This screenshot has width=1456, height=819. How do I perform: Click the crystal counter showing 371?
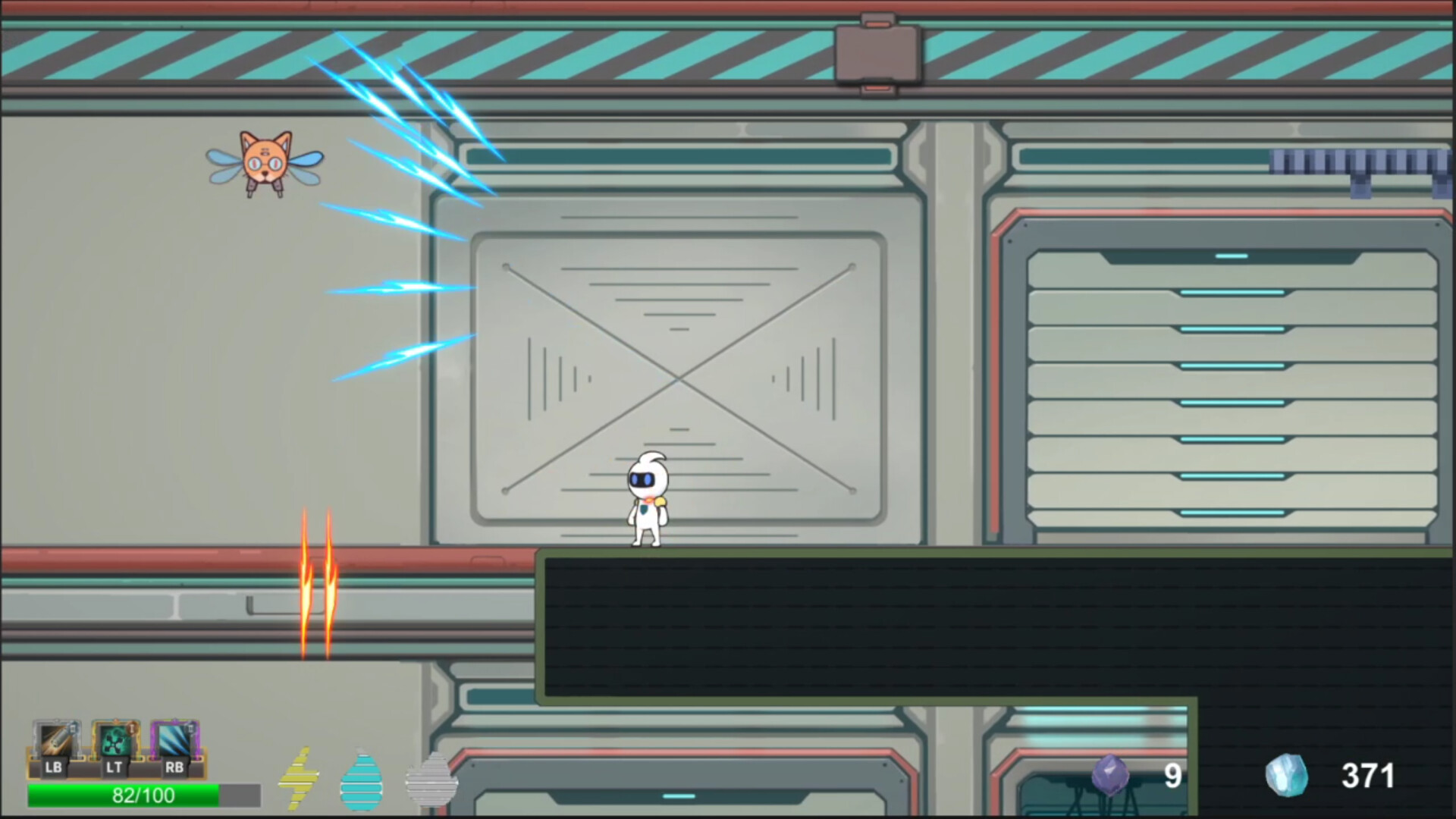point(1370,775)
